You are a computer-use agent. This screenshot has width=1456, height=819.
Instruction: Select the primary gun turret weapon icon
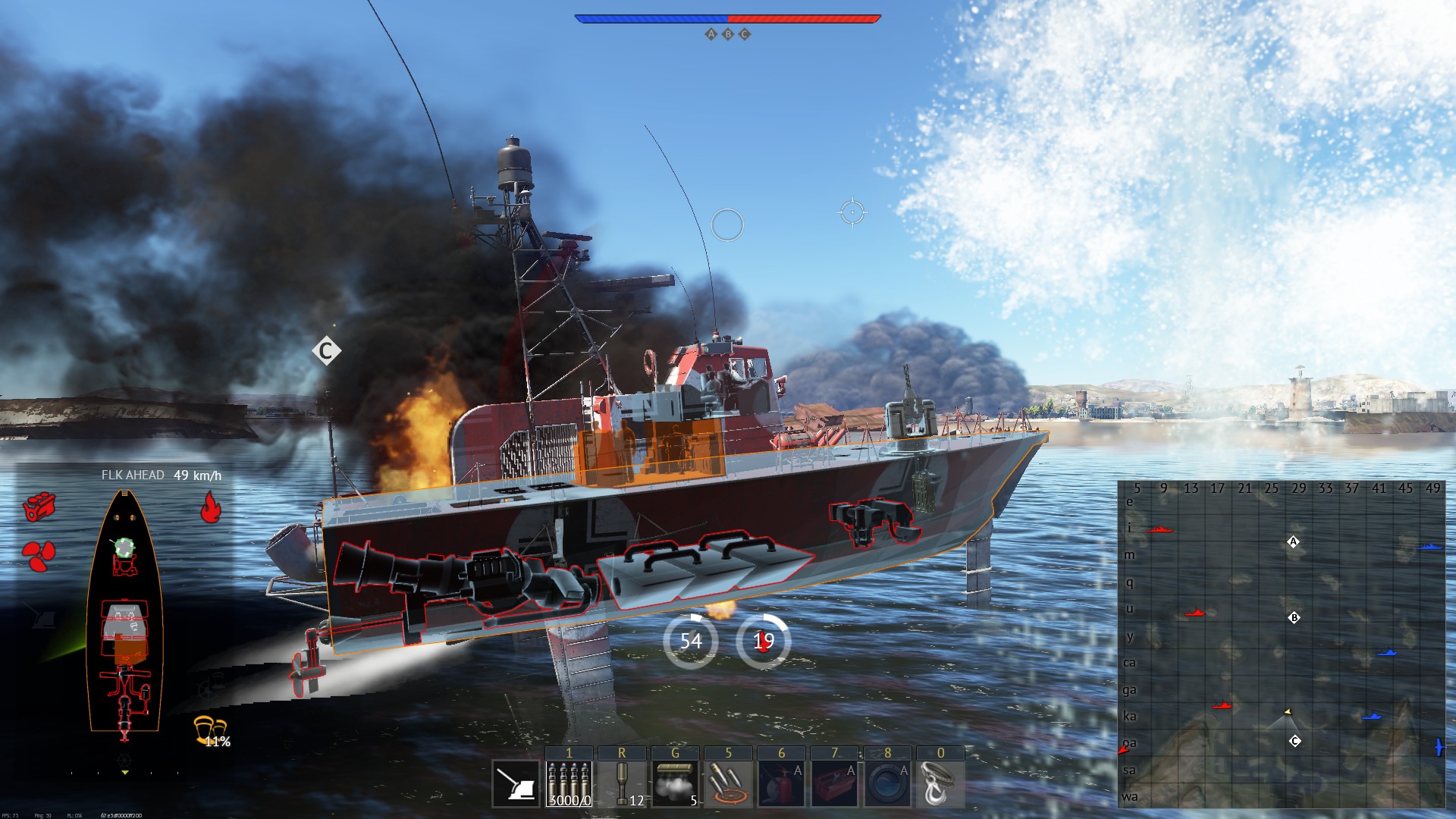[516, 784]
